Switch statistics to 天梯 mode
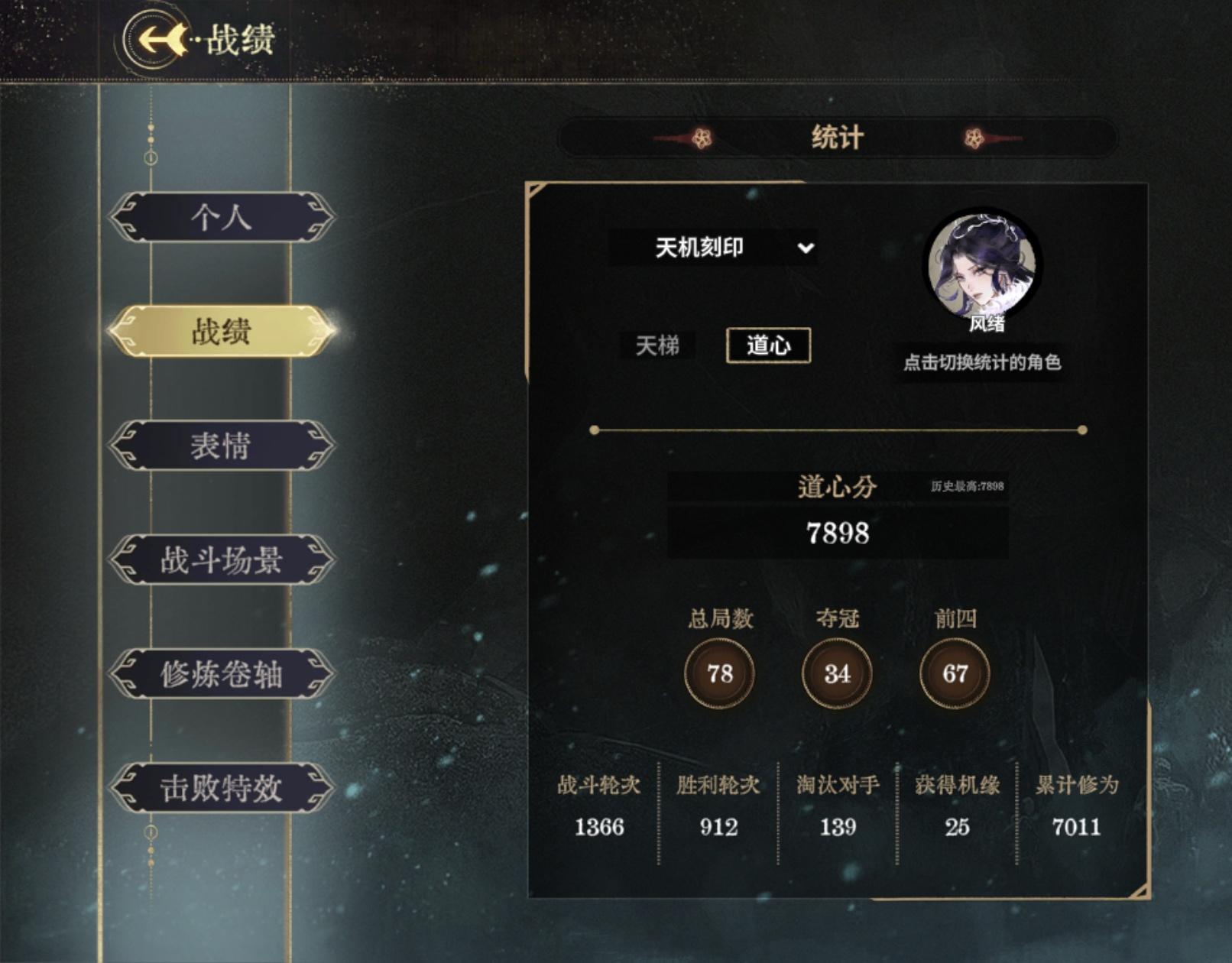The height and width of the screenshot is (963, 1232). click(659, 345)
